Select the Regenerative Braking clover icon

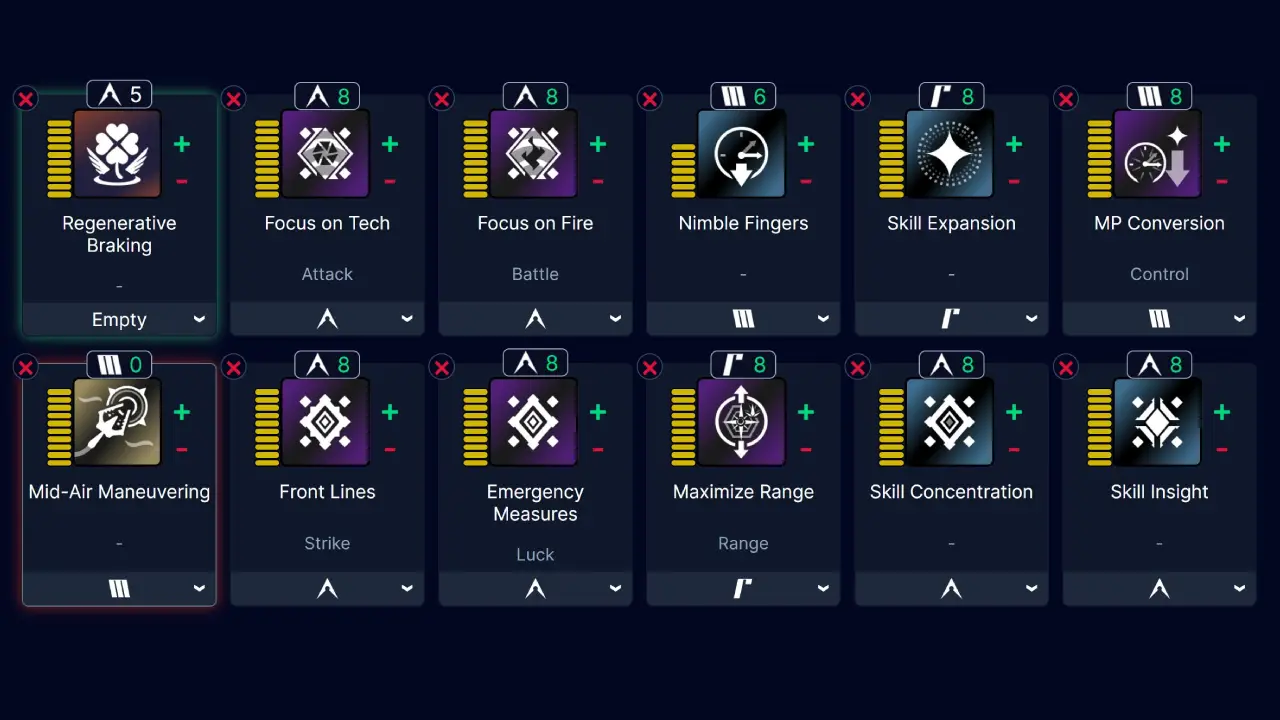(119, 153)
